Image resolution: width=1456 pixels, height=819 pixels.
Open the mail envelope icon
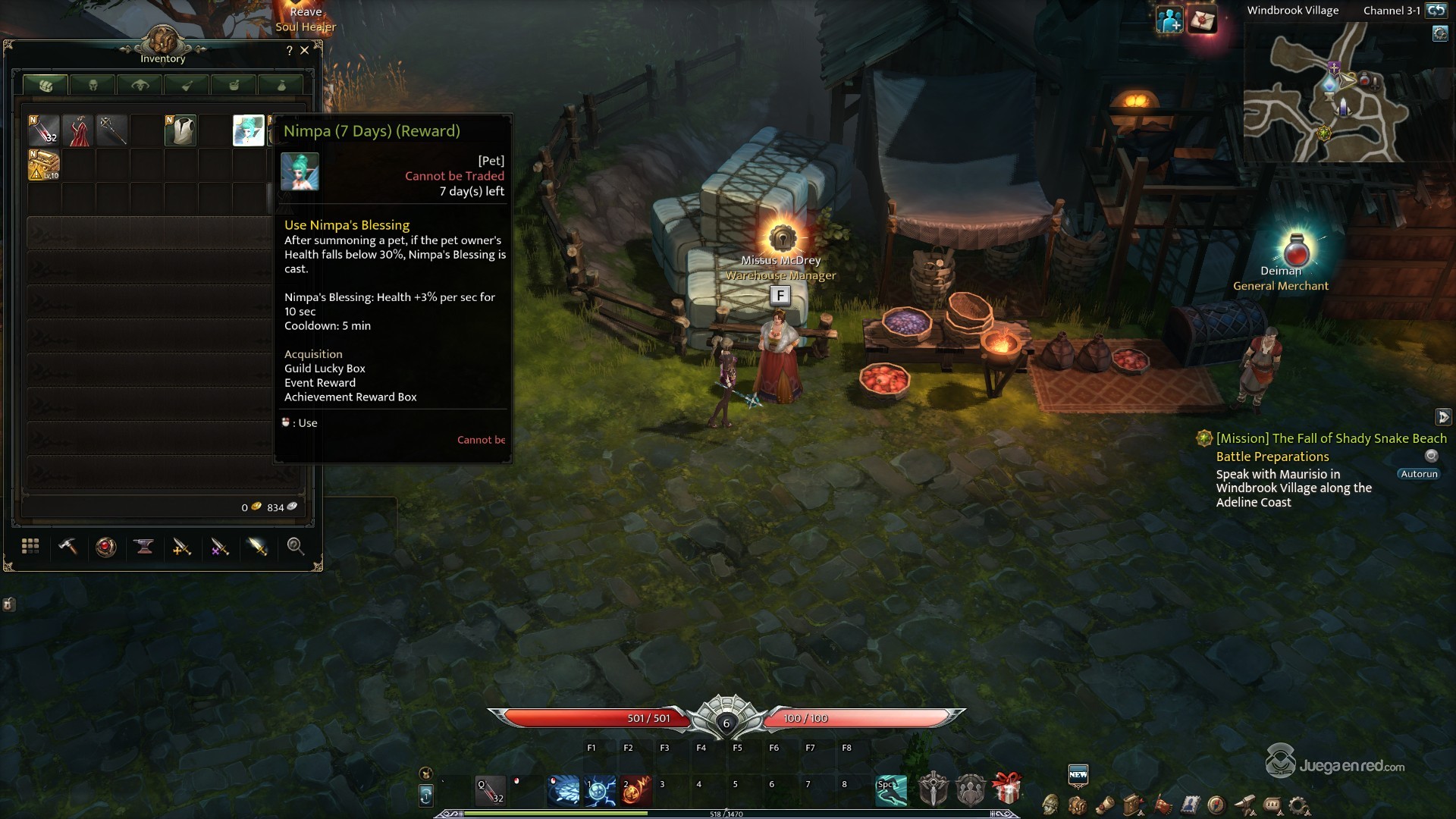tap(1202, 20)
